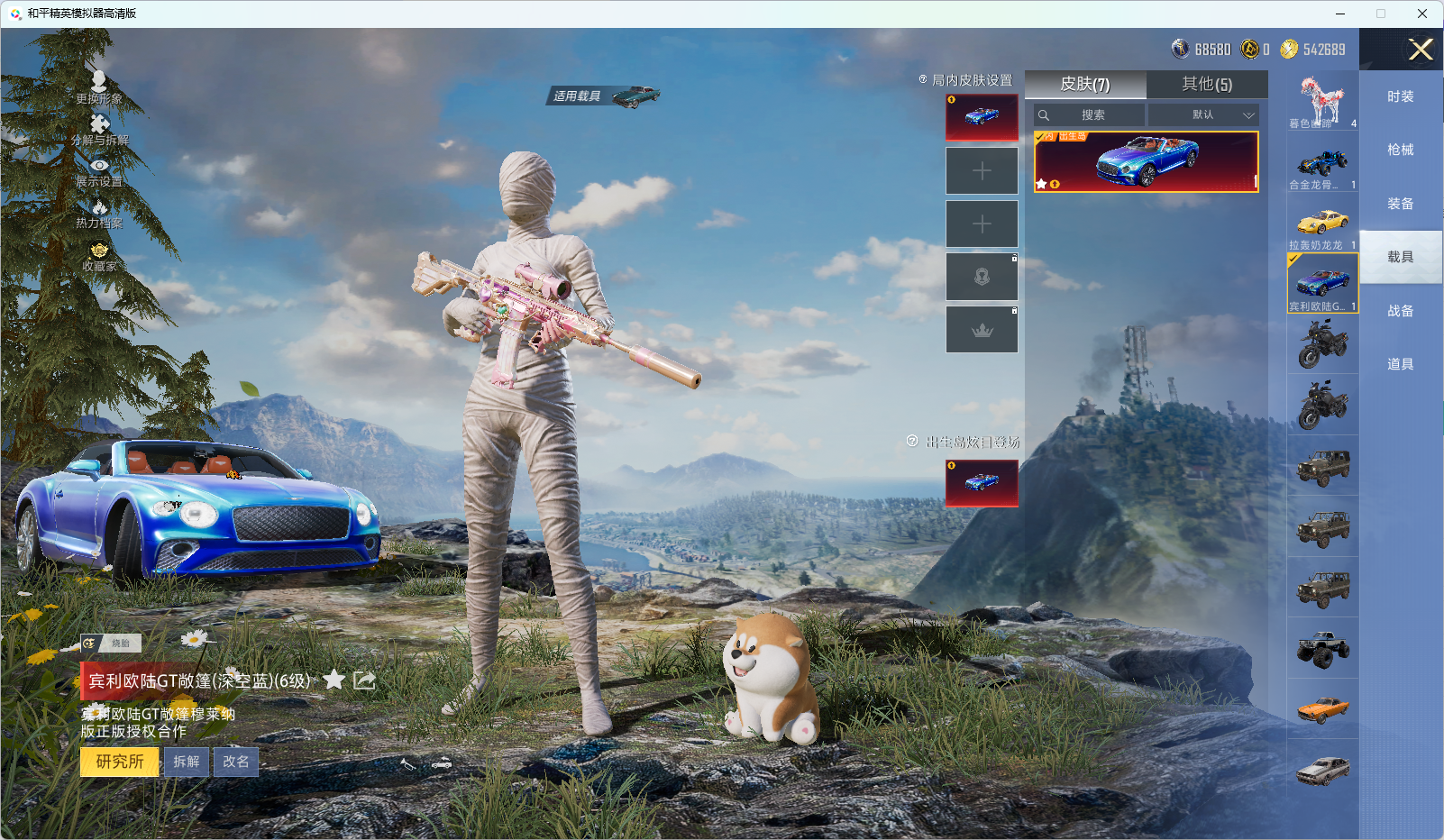Image resolution: width=1444 pixels, height=840 pixels.
Task: Choose the 战备 category
Action: point(1400,311)
